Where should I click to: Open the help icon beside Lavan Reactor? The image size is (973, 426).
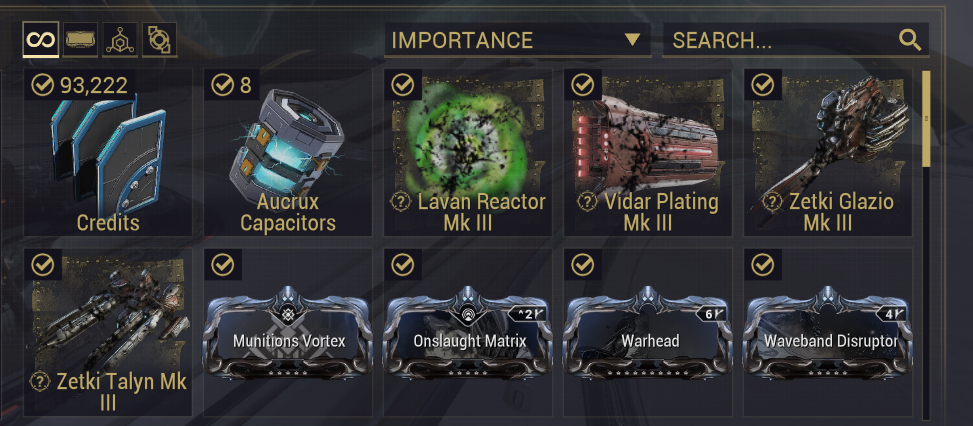point(401,202)
